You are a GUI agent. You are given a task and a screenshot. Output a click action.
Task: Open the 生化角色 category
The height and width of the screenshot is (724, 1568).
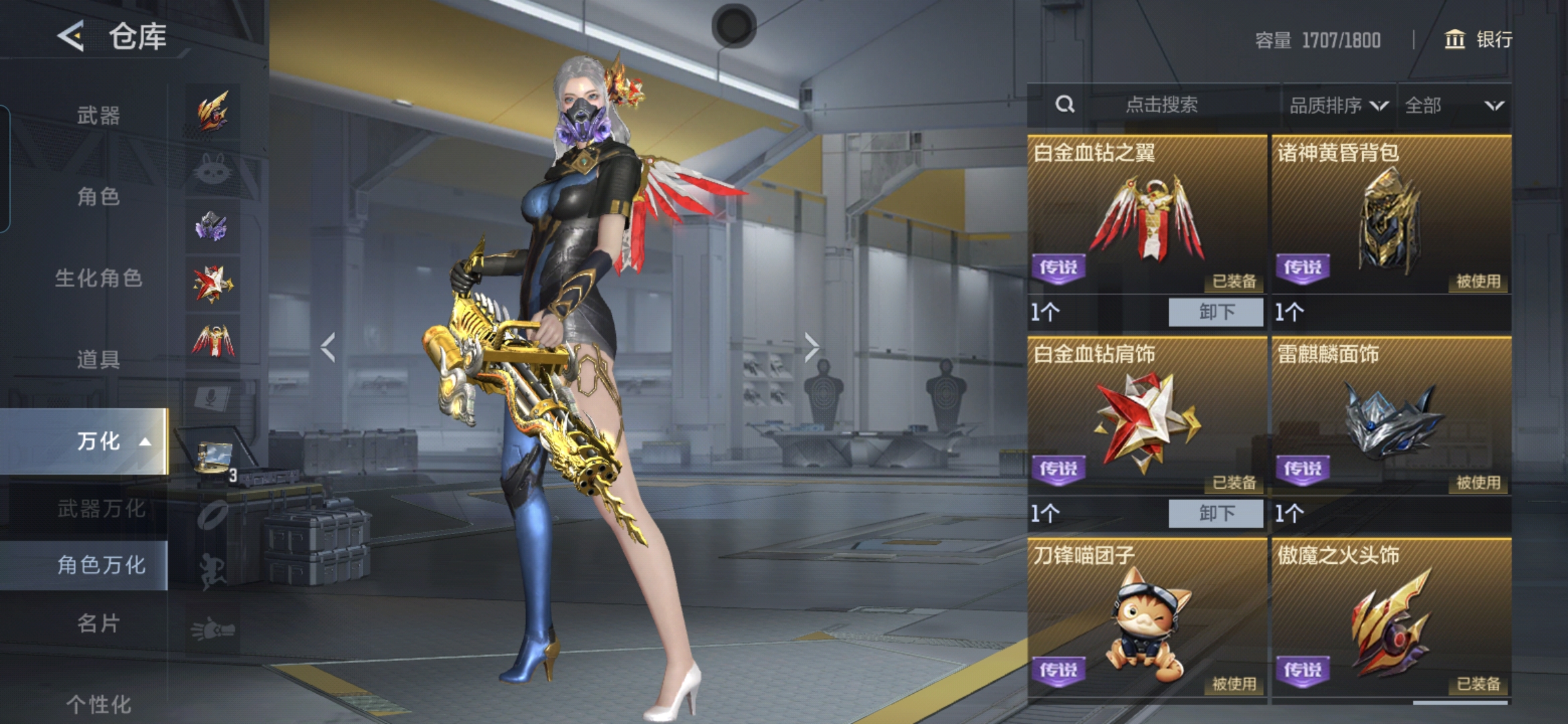pyautogui.click(x=98, y=278)
